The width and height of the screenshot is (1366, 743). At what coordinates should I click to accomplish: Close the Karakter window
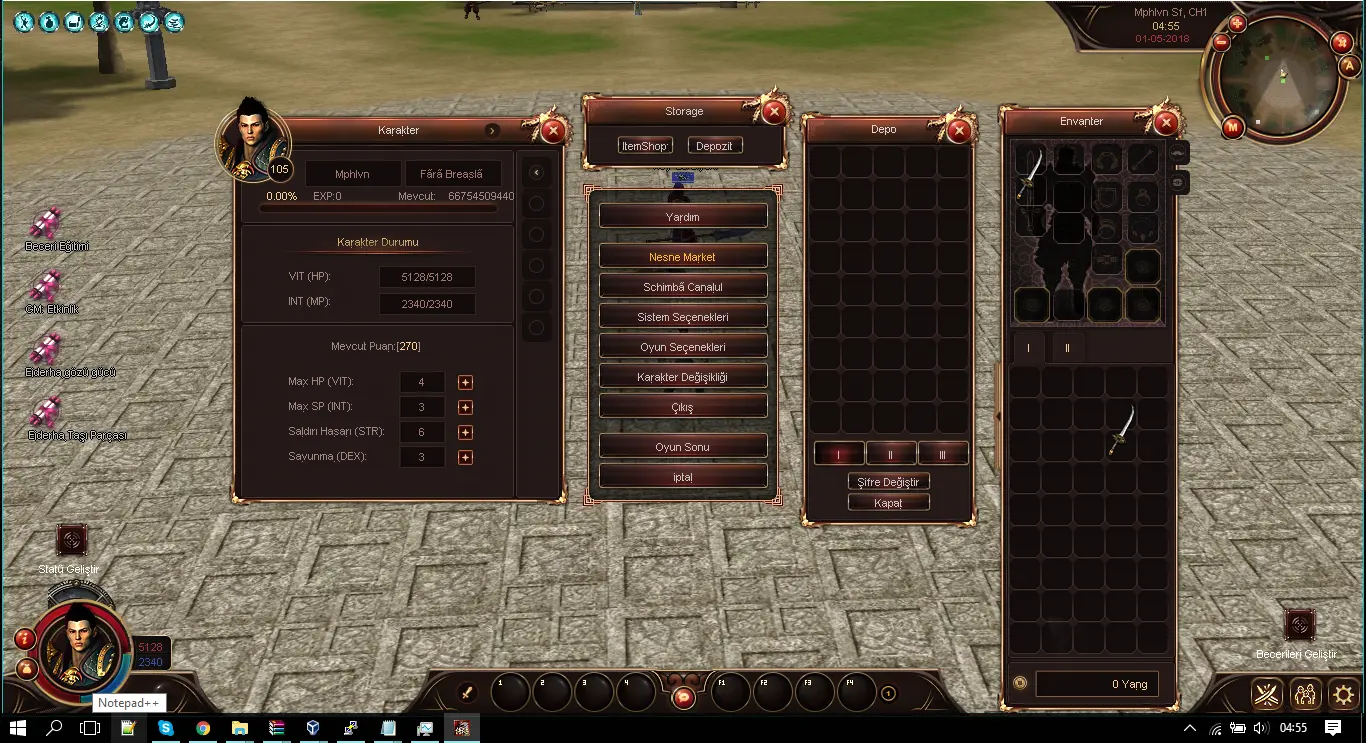pos(552,130)
